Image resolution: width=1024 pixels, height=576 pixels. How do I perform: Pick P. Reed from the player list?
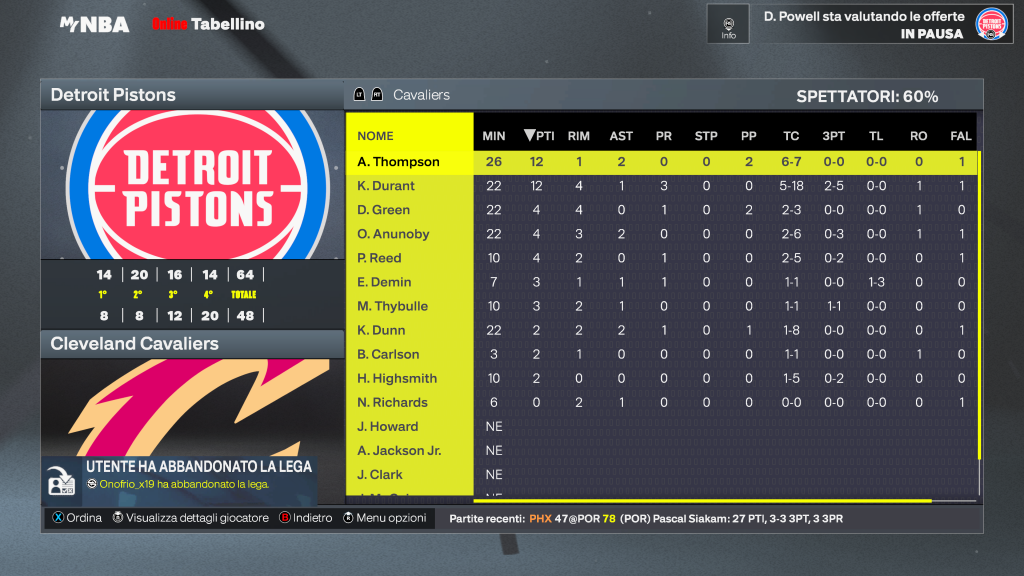pyautogui.click(x=380, y=258)
